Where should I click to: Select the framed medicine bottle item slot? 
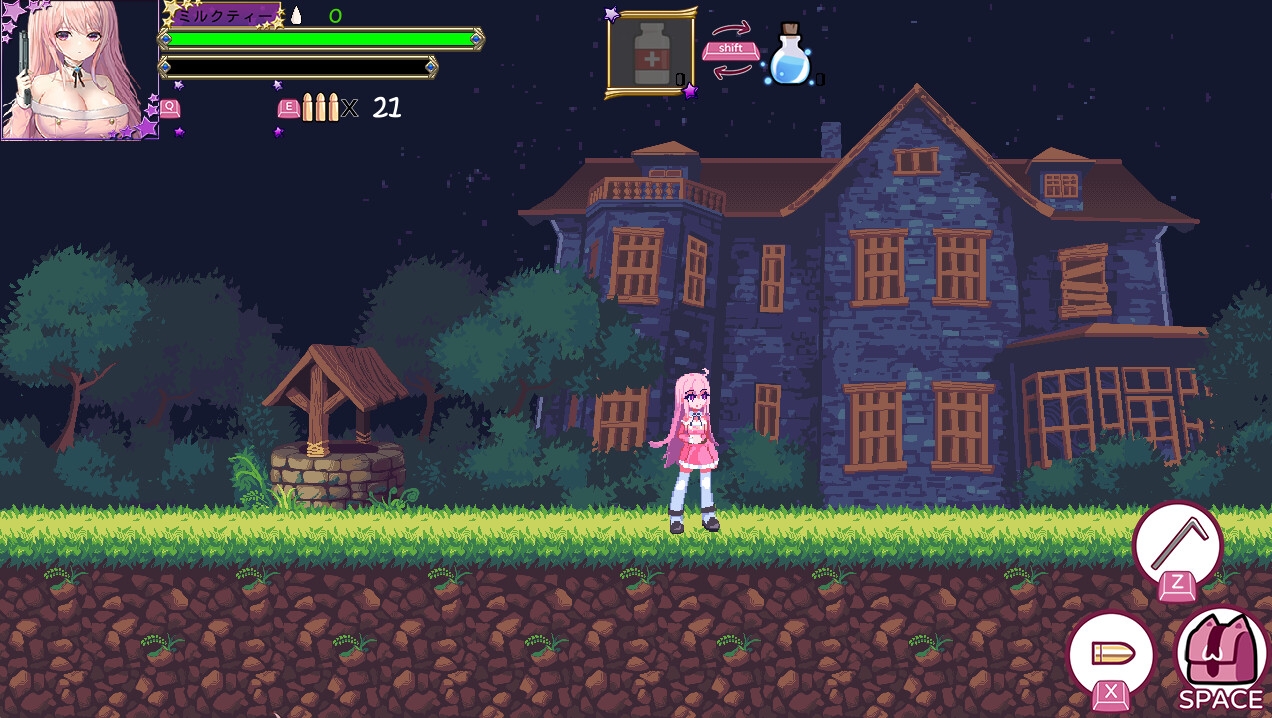650,54
